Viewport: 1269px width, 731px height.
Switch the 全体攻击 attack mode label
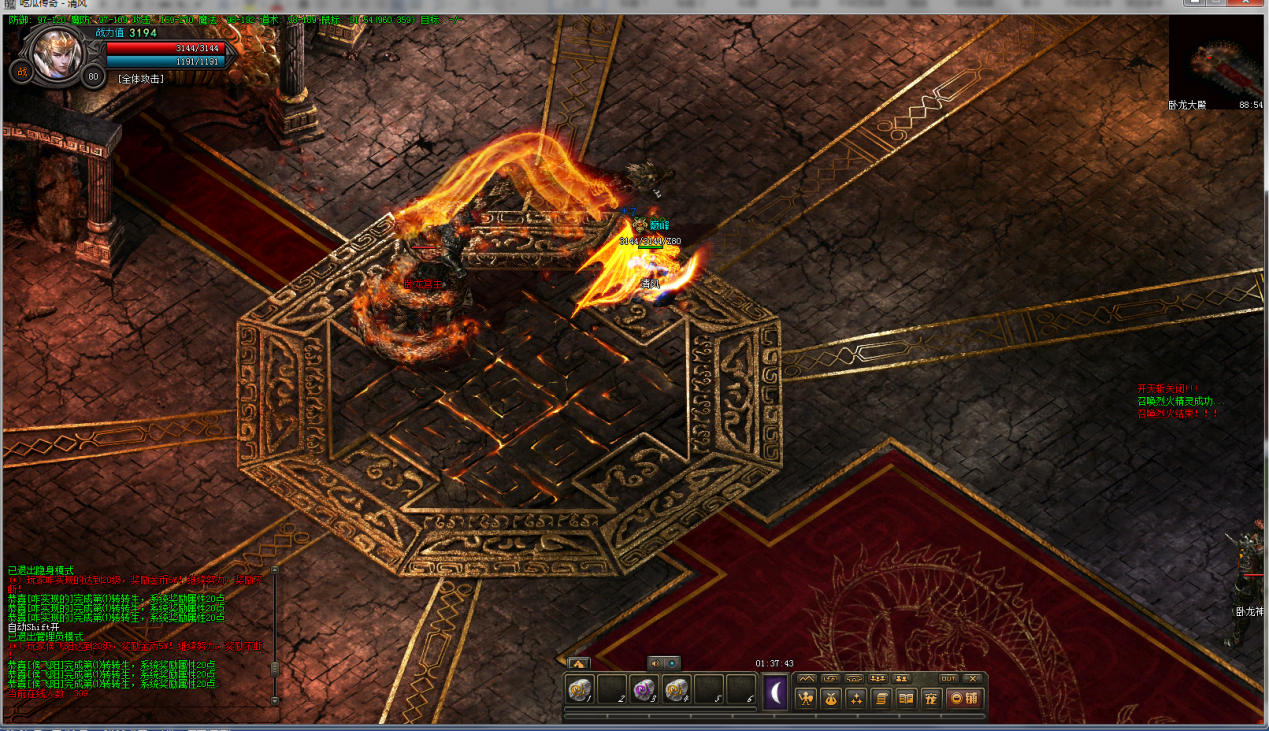pos(140,78)
